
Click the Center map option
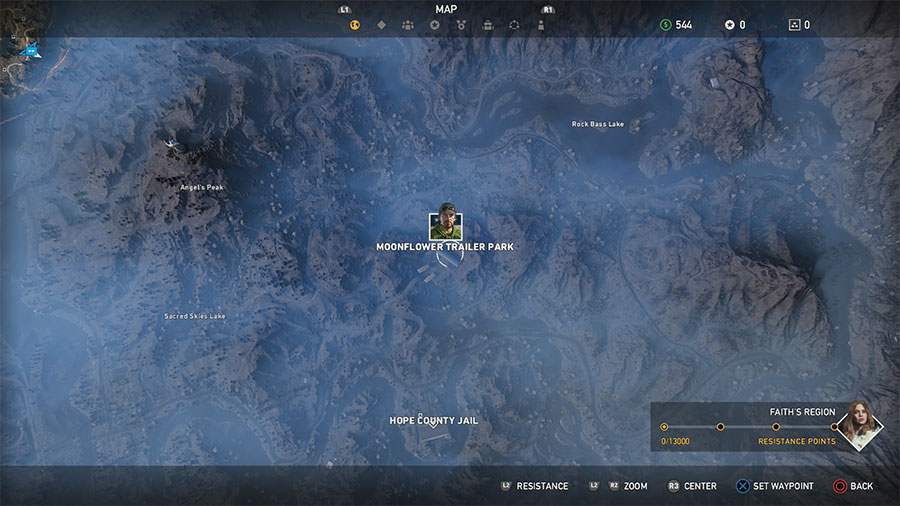pyautogui.click(x=699, y=486)
